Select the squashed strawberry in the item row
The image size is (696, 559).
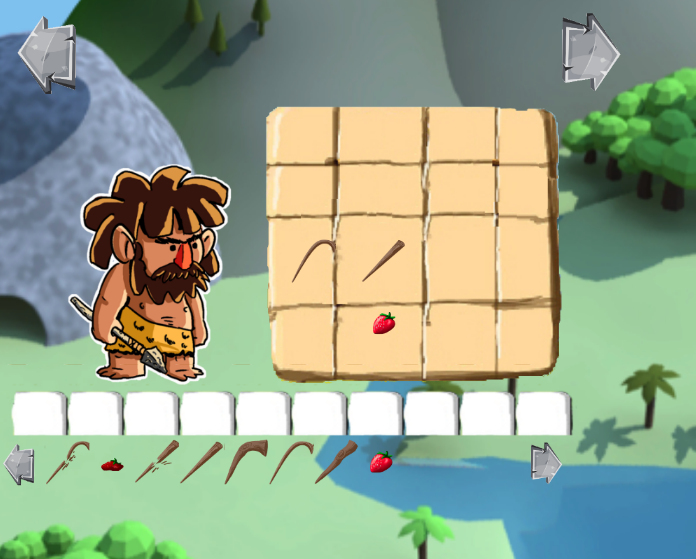click(x=111, y=465)
